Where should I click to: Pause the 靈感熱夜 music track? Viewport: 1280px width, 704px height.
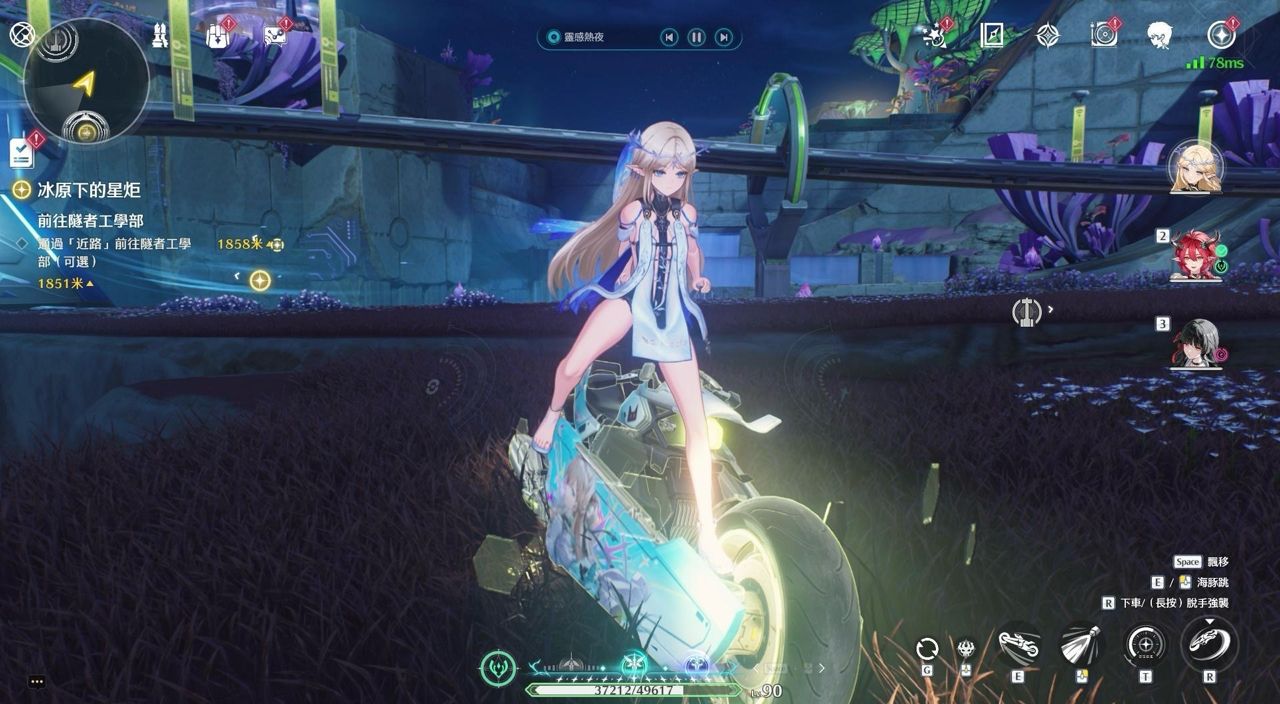click(x=696, y=38)
